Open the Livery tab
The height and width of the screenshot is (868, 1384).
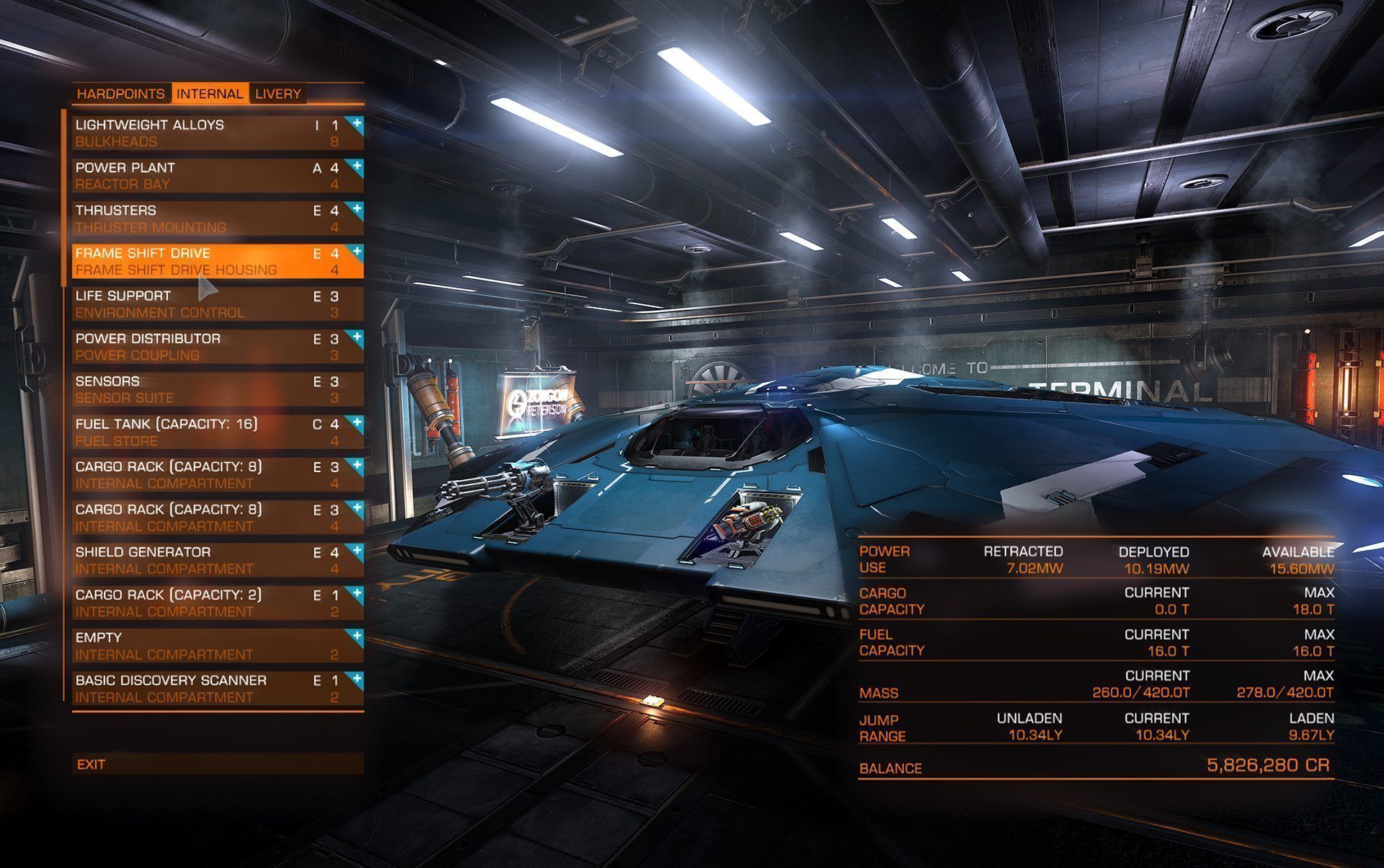278,94
